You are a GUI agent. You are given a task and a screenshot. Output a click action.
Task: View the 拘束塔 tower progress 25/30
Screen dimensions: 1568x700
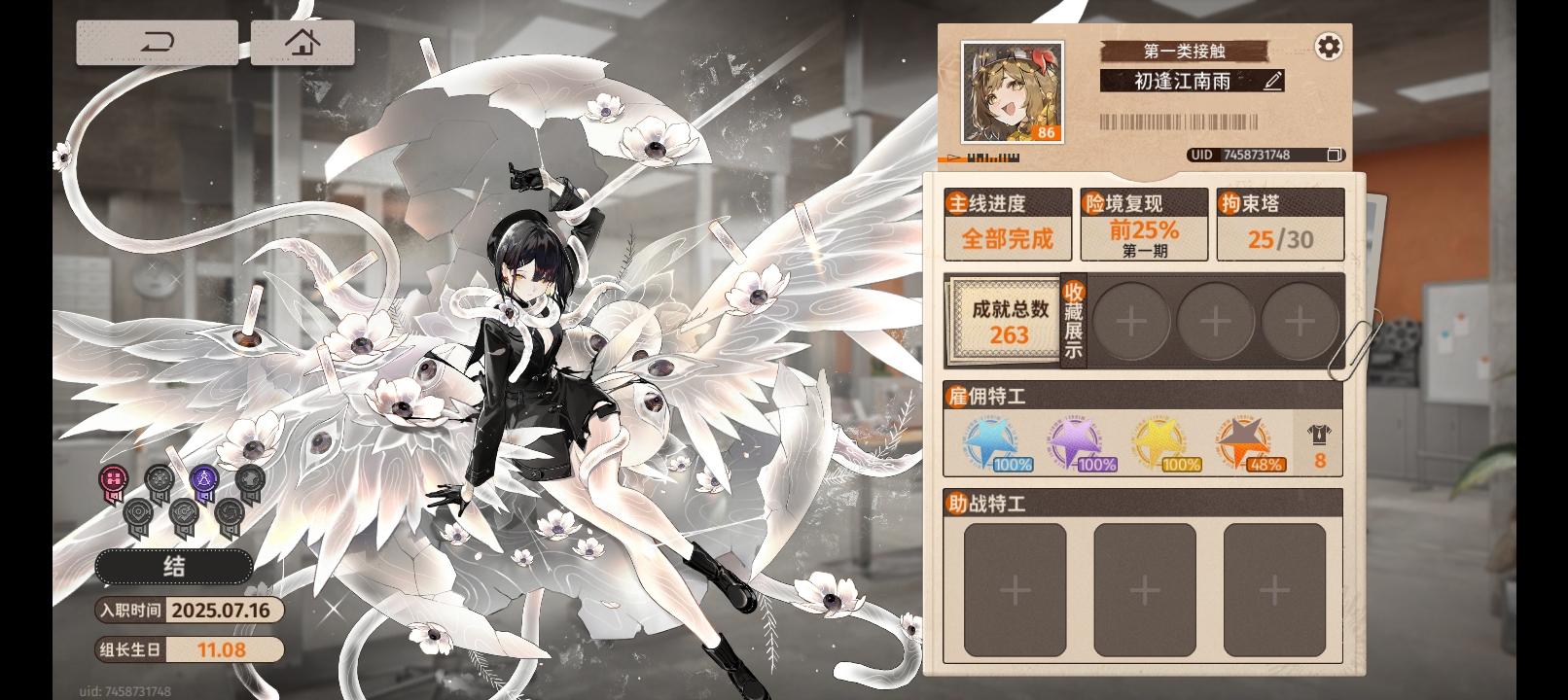point(1279,224)
